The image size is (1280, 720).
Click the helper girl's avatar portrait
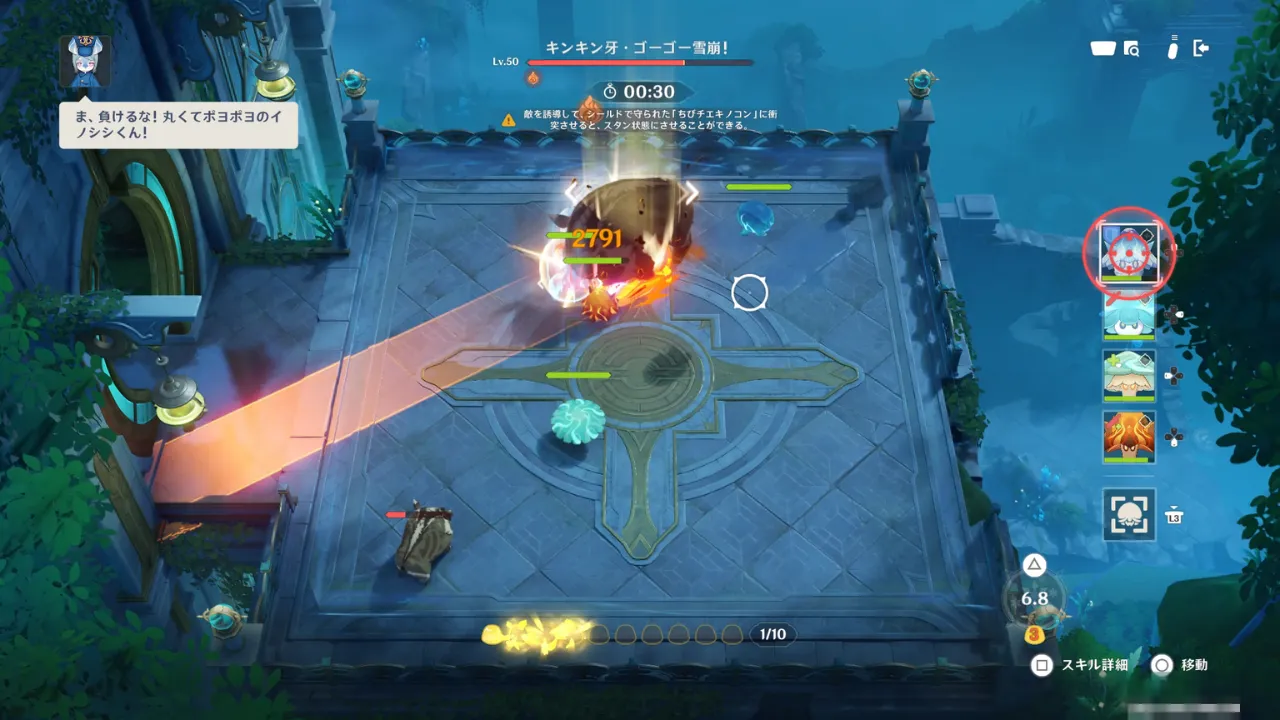tap(85, 61)
